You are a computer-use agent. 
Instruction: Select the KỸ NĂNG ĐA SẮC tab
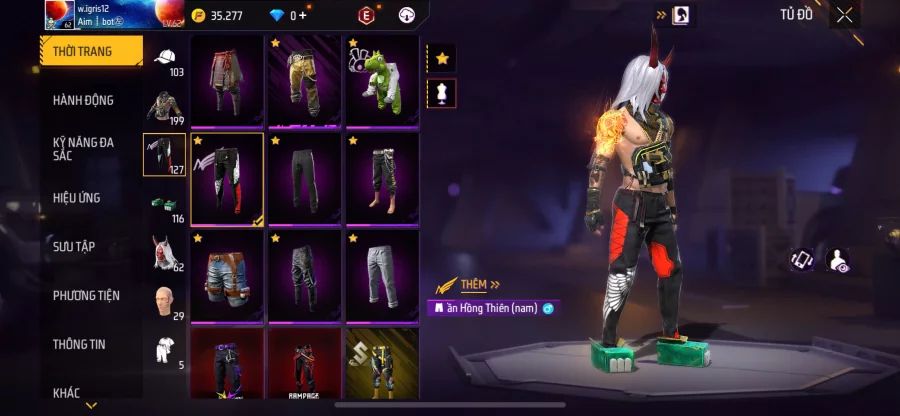[84, 150]
